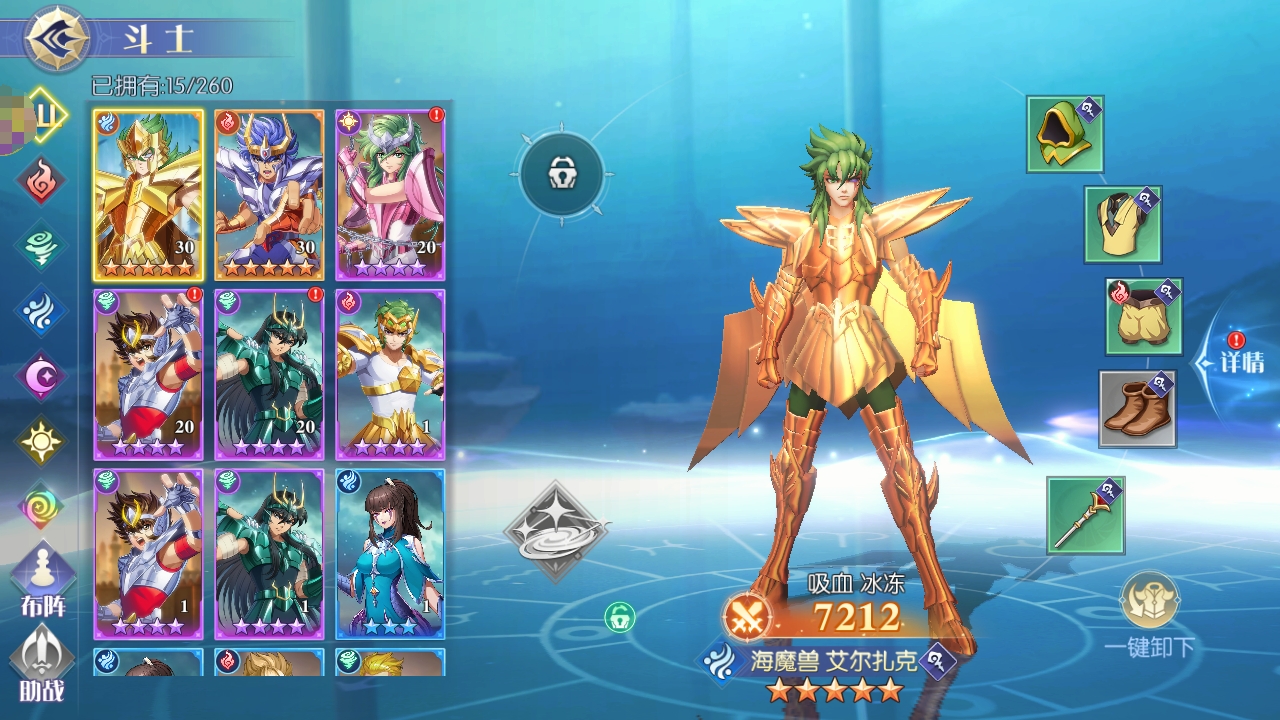
Task: Toggle the small green padlock icon
Action: point(620,616)
